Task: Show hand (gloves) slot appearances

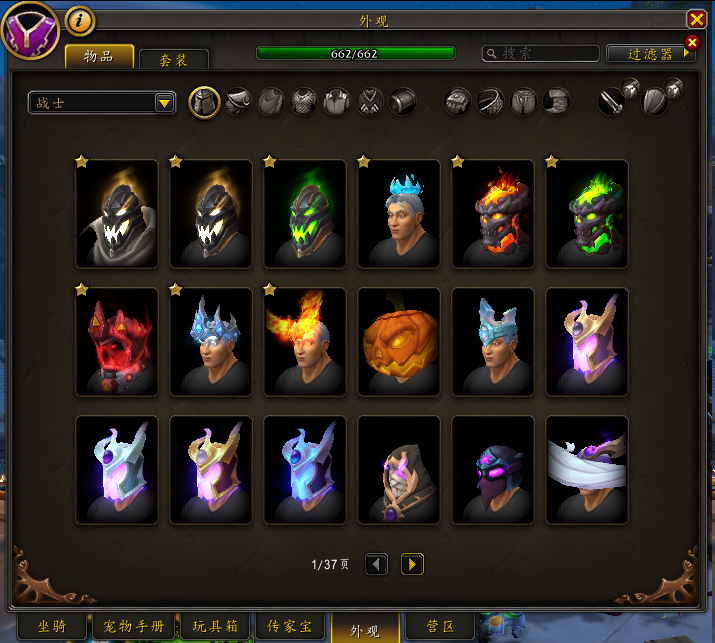Action: point(457,102)
